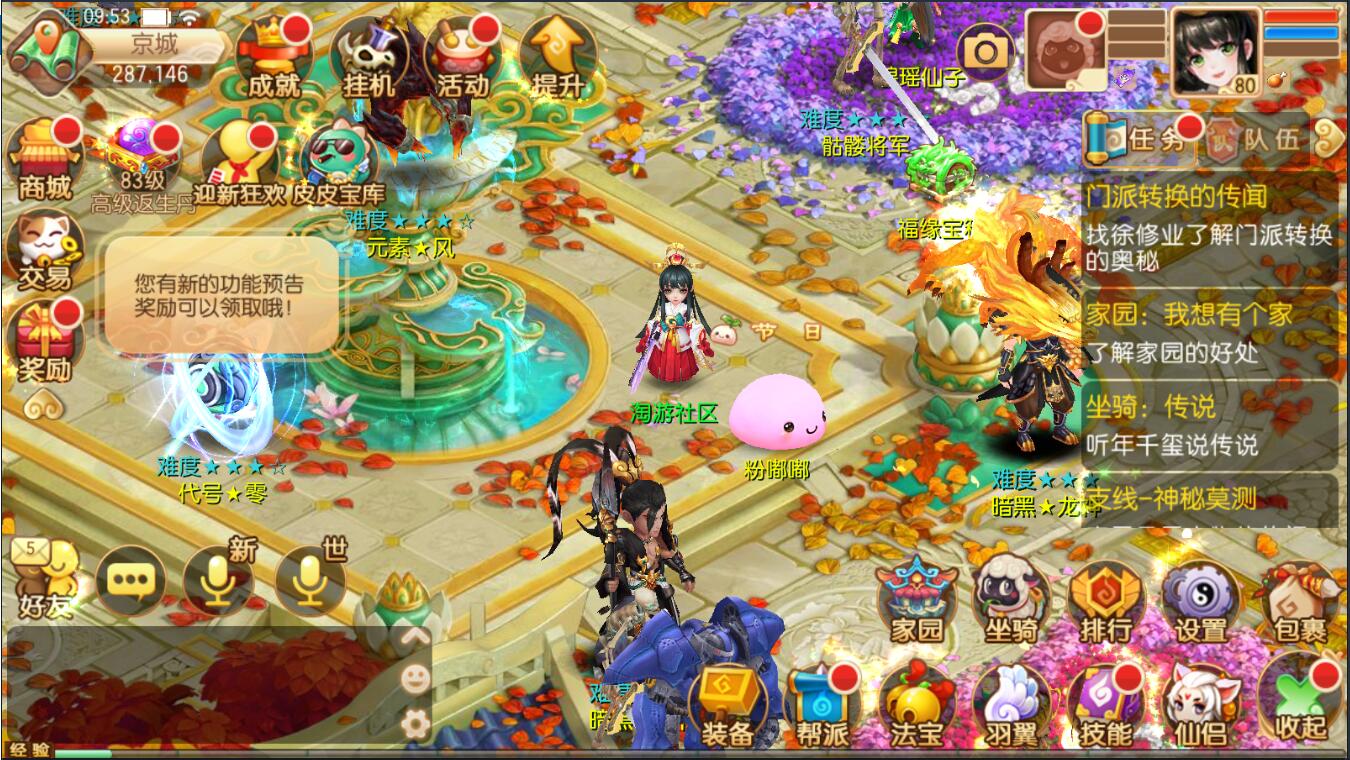Open the 家园 home menu
Viewport: 1350px width, 760px height.
pyautogui.click(x=917, y=600)
